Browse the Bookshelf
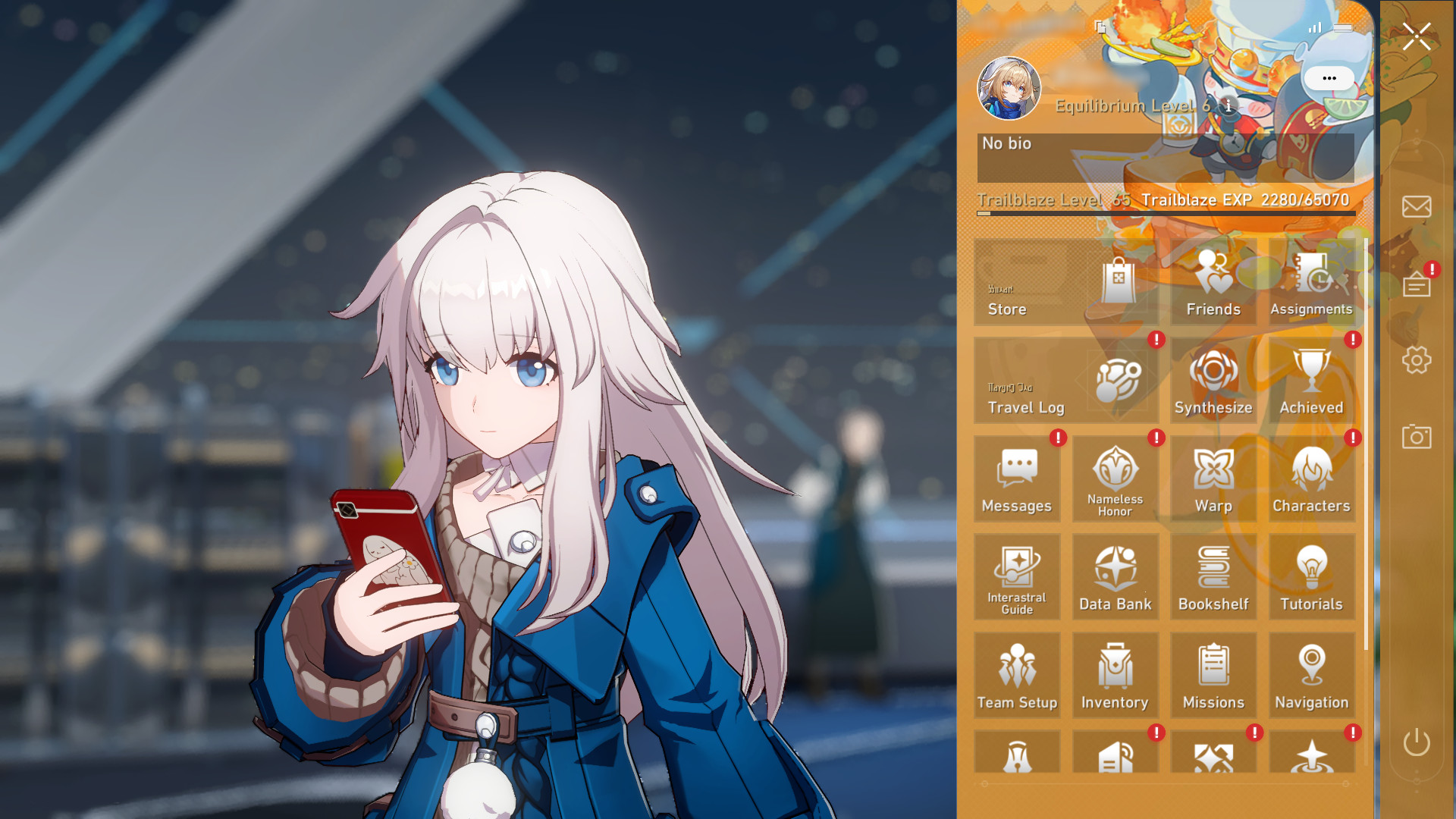 1213,576
